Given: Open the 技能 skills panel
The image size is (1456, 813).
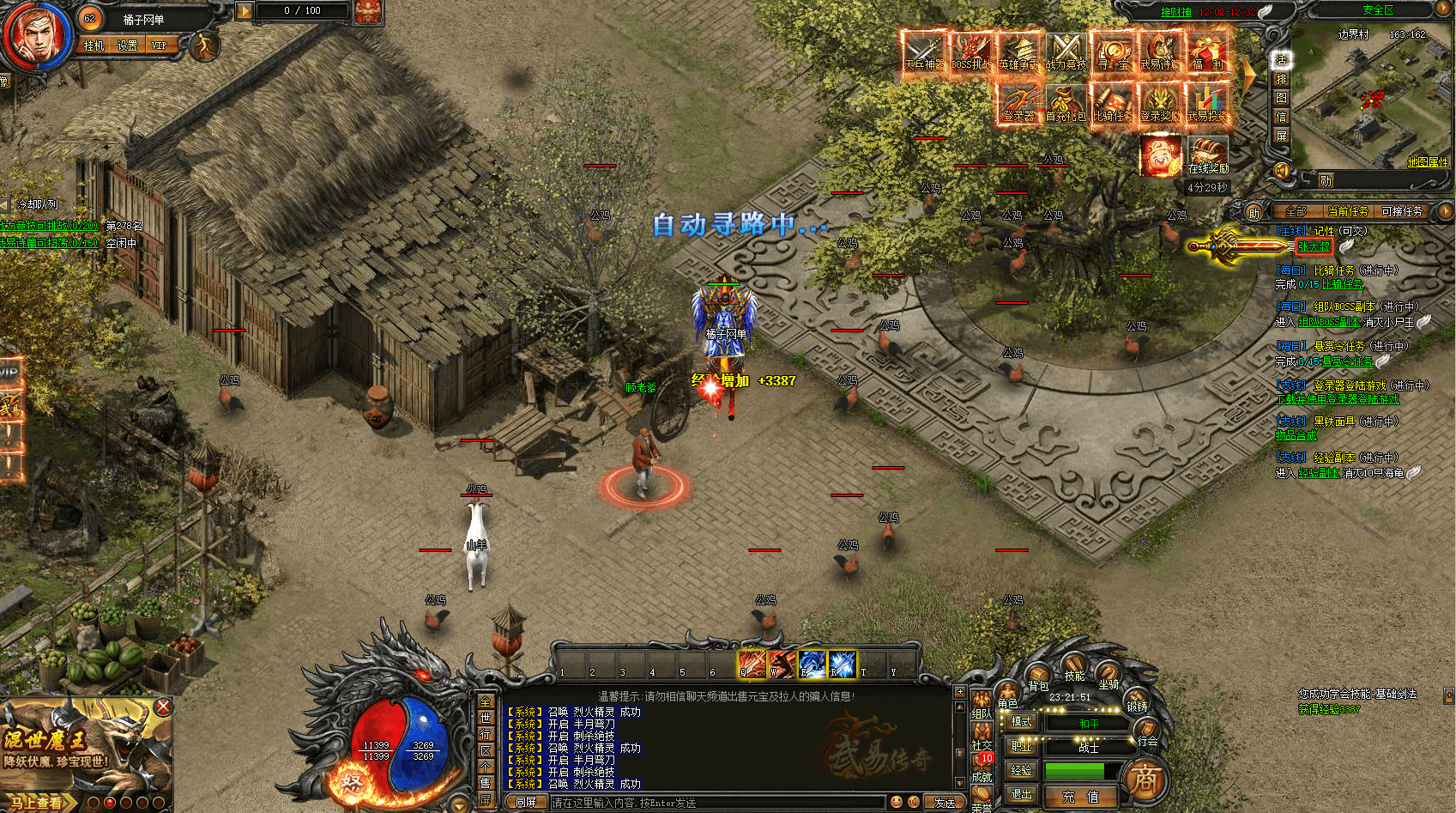Looking at the screenshot, I should pyautogui.click(x=1074, y=670).
